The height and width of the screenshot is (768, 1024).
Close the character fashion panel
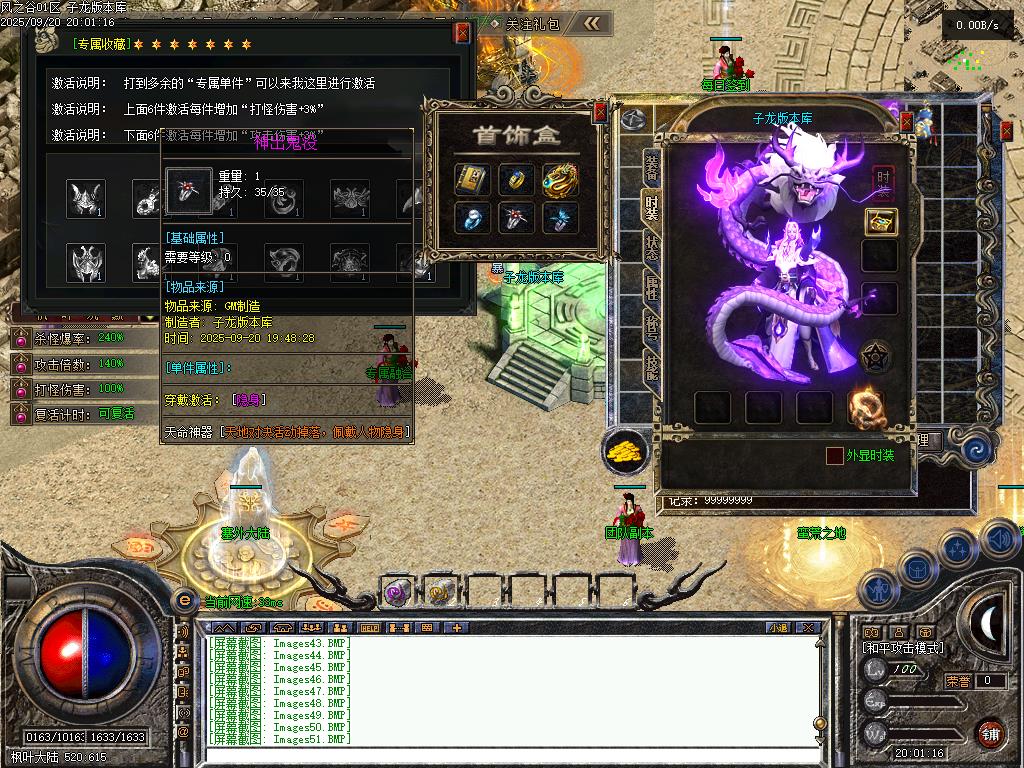(x=907, y=123)
